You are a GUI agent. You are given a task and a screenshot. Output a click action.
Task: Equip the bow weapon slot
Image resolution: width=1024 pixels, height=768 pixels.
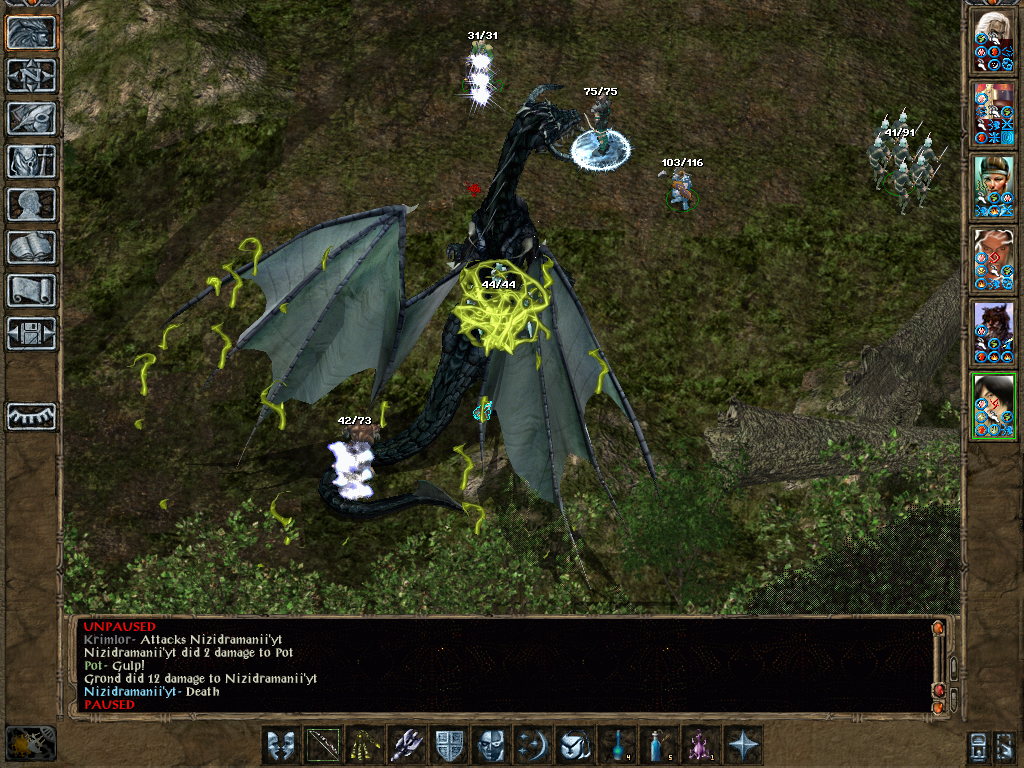(x=324, y=745)
